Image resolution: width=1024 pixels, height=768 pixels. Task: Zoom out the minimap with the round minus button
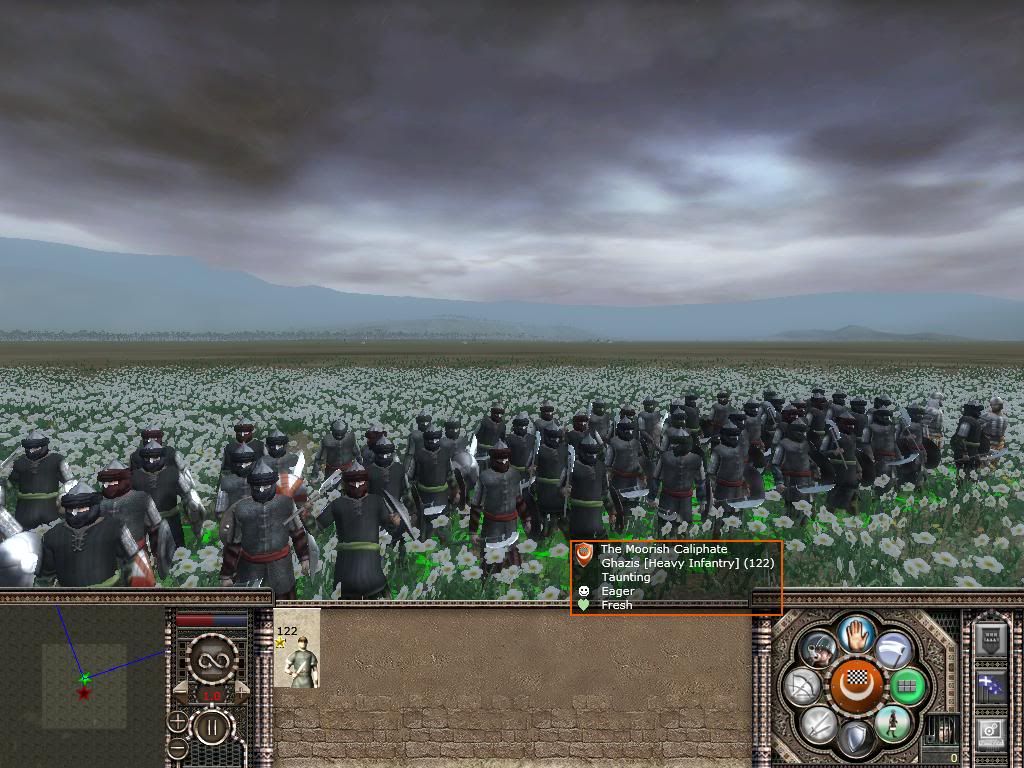point(178,746)
